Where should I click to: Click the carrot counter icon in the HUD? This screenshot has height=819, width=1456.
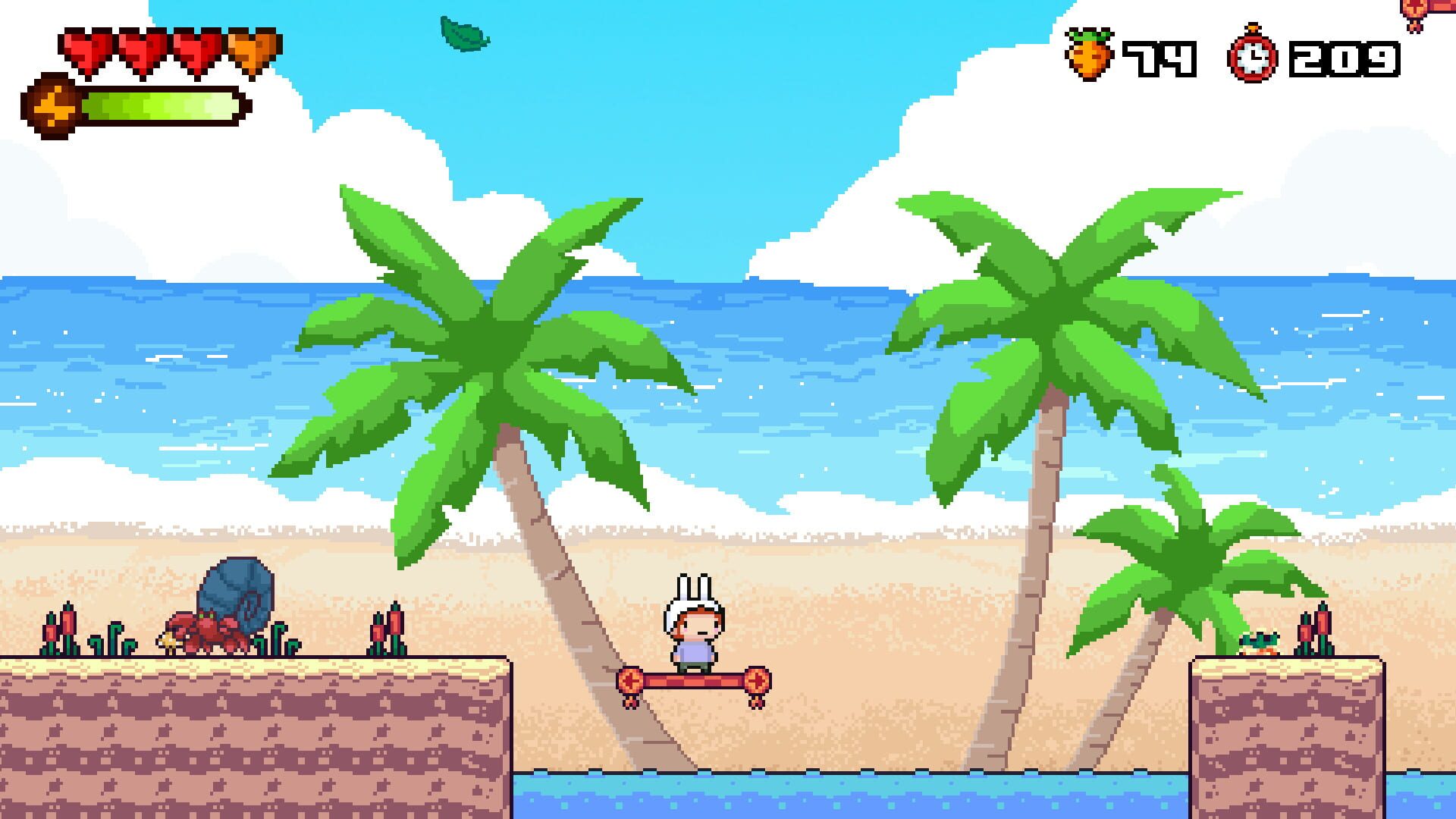pyautogui.click(x=1090, y=52)
